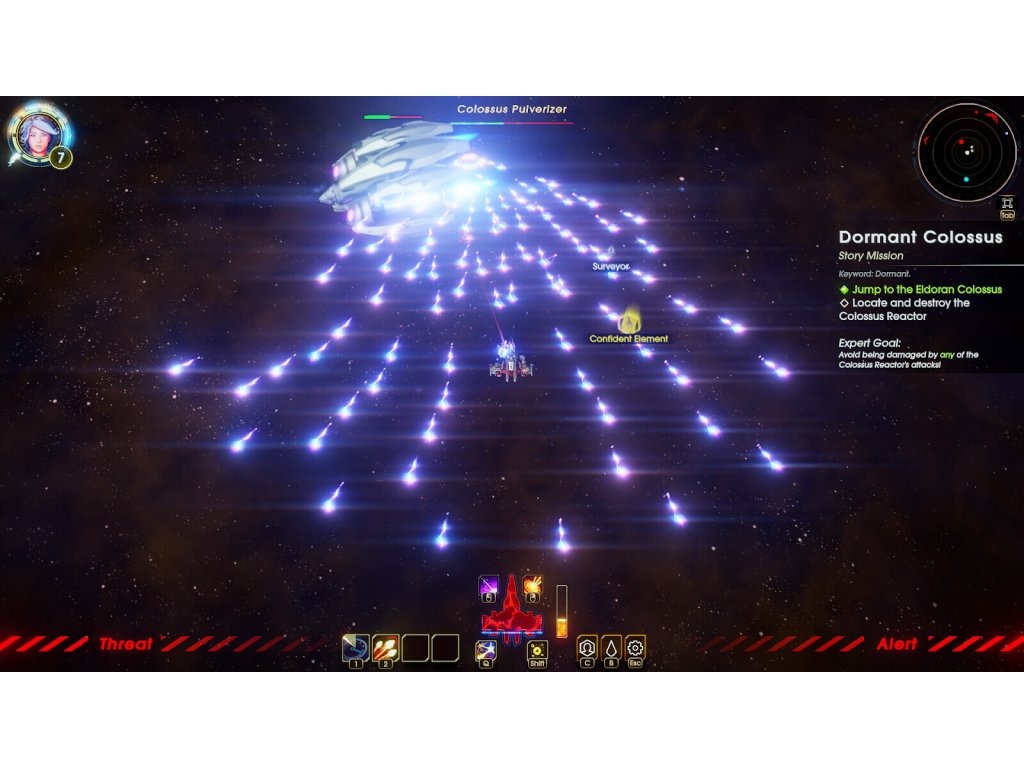This screenshot has height=768, width=1024.
Task: Select the purple beam primary weapon icon
Action: (489, 586)
